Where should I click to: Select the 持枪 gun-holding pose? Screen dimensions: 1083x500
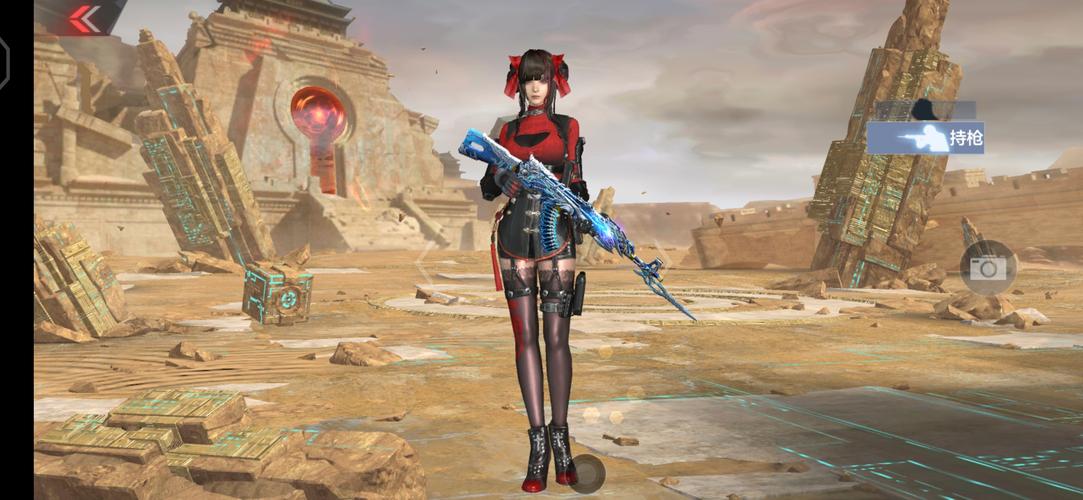[x=925, y=138]
